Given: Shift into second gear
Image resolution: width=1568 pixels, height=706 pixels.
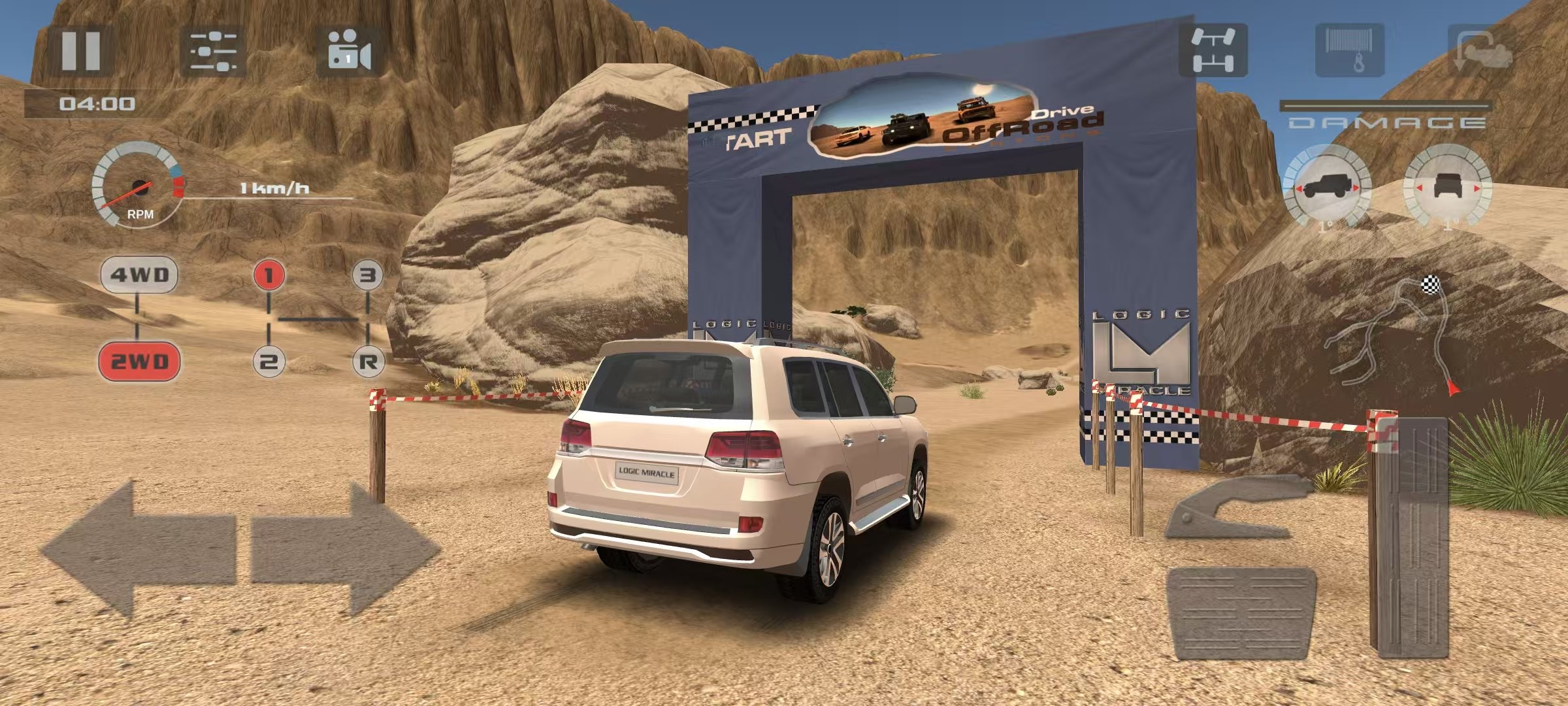Looking at the screenshot, I should pyautogui.click(x=269, y=361).
